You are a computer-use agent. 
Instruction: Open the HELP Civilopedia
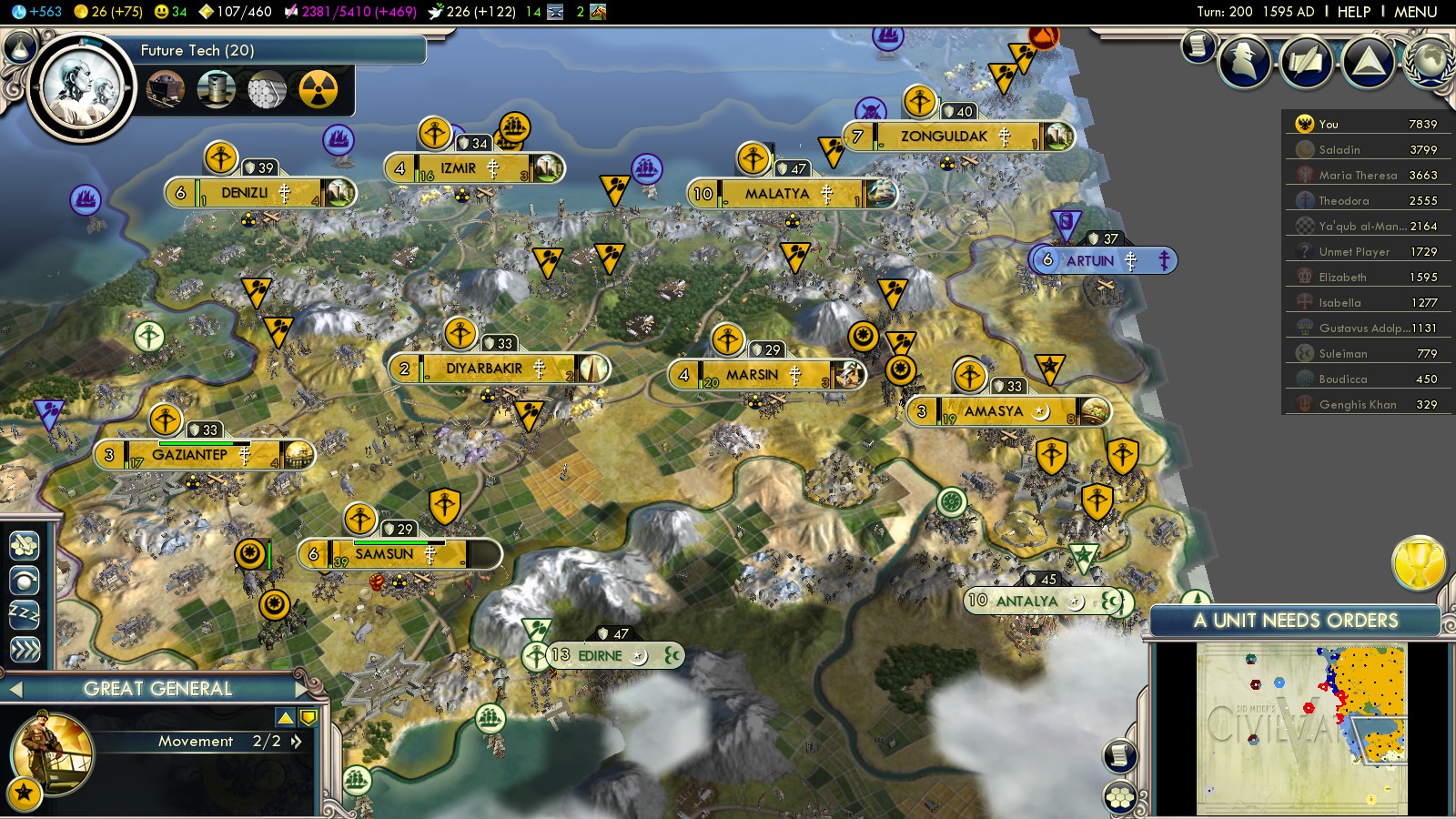(1353, 12)
